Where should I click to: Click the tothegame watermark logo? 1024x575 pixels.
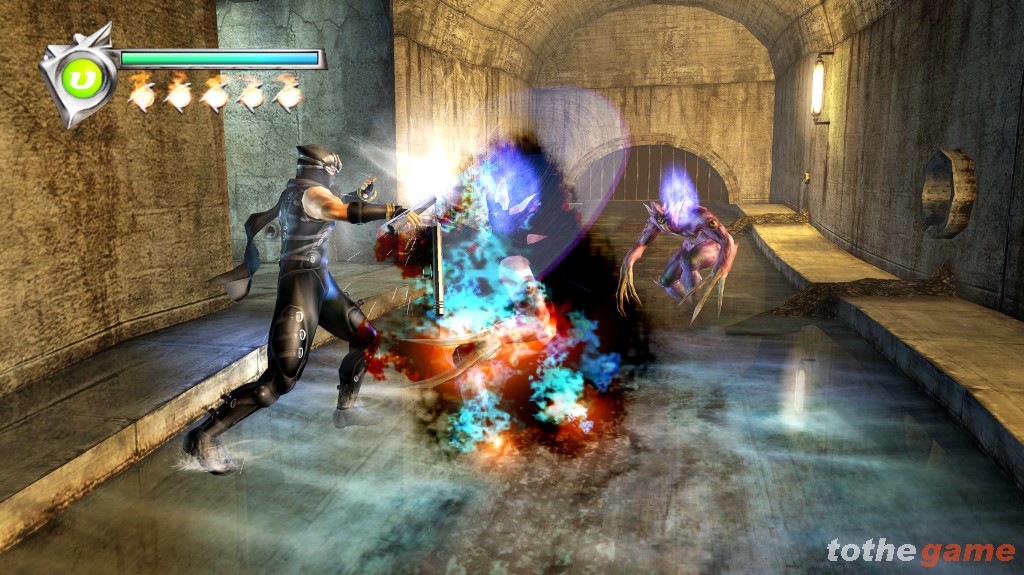tap(920, 551)
